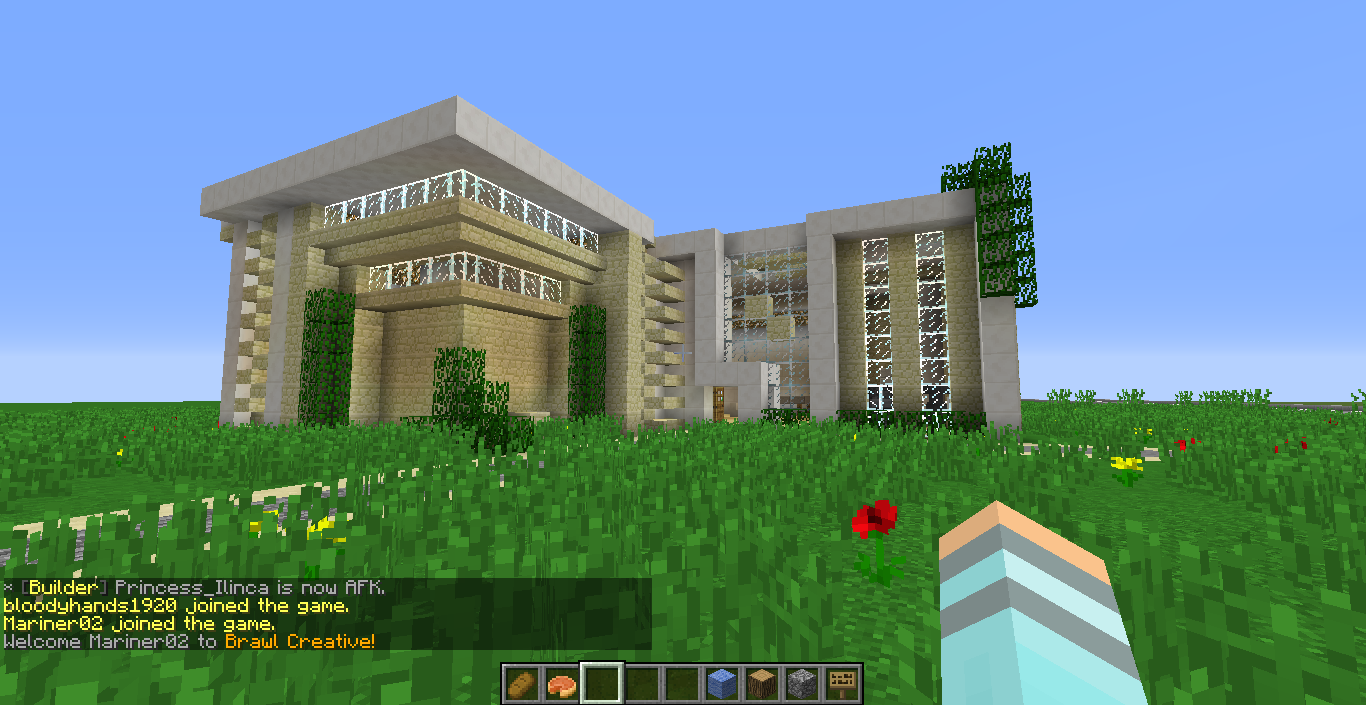Select the pumpkin pie hotbar slot
1366x705 pixels.
coord(561,684)
